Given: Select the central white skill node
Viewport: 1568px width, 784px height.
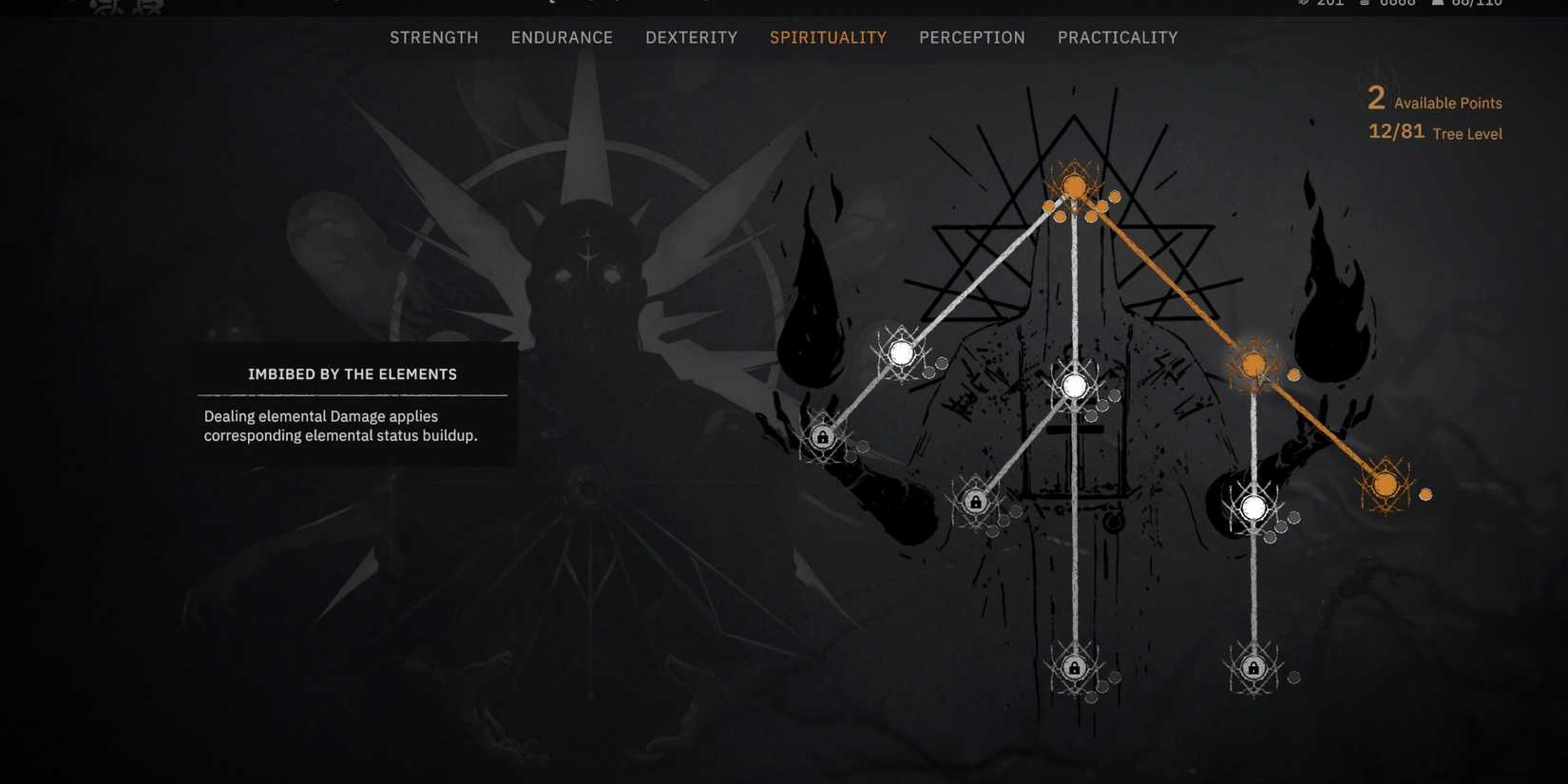Looking at the screenshot, I should point(1075,386).
